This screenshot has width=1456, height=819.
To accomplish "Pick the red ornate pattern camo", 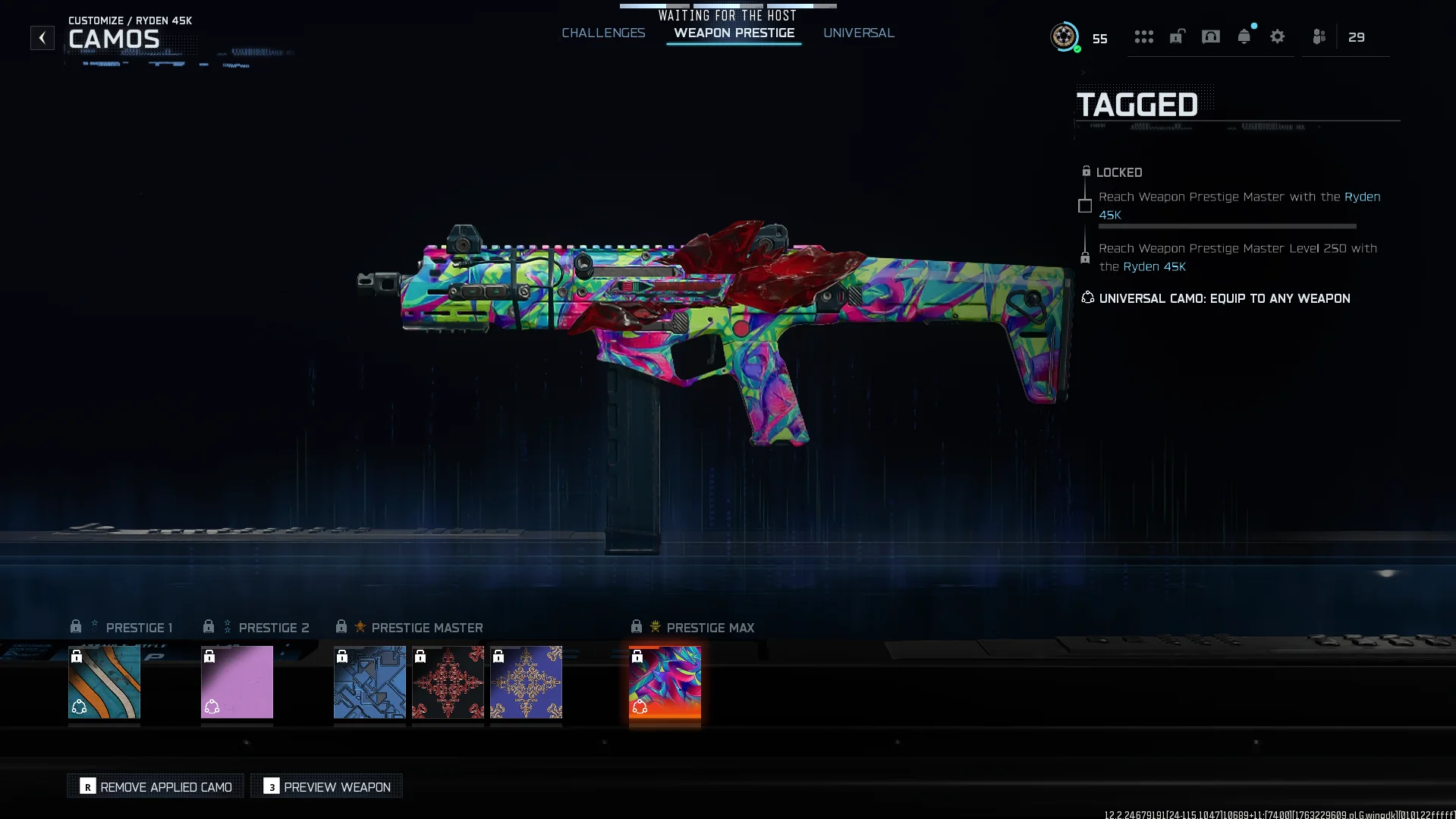I will tap(448, 682).
